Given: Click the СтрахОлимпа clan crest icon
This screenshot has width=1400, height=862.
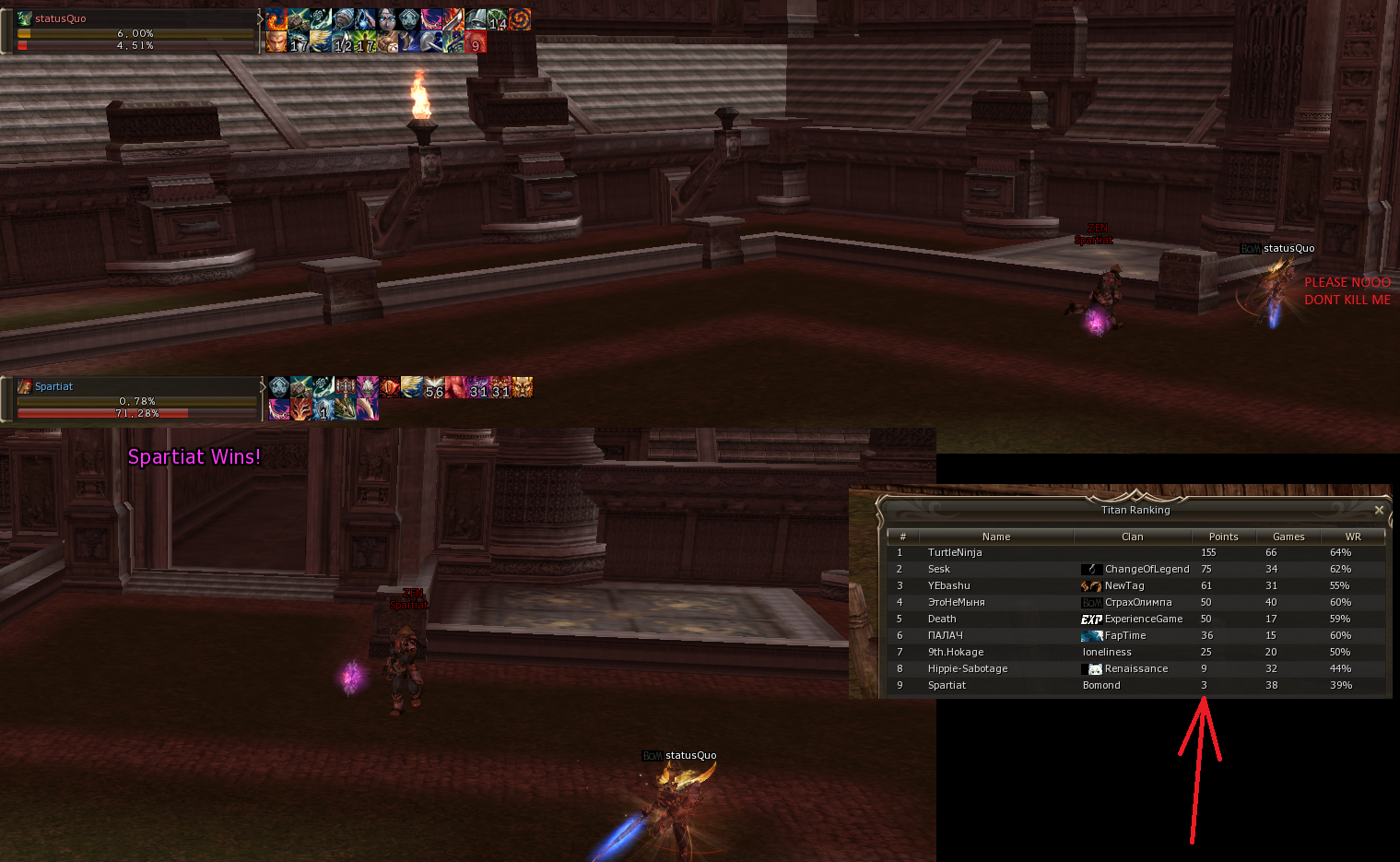Looking at the screenshot, I should click(x=1091, y=602).
